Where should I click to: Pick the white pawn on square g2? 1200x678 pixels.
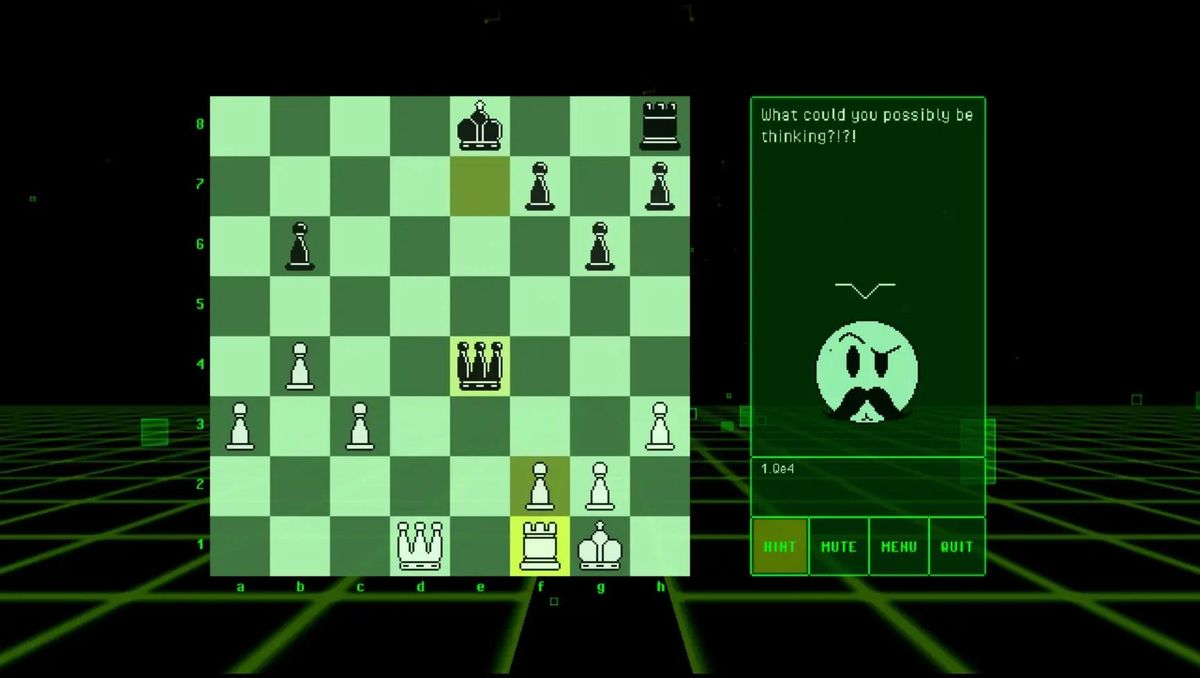click(600, 486)
